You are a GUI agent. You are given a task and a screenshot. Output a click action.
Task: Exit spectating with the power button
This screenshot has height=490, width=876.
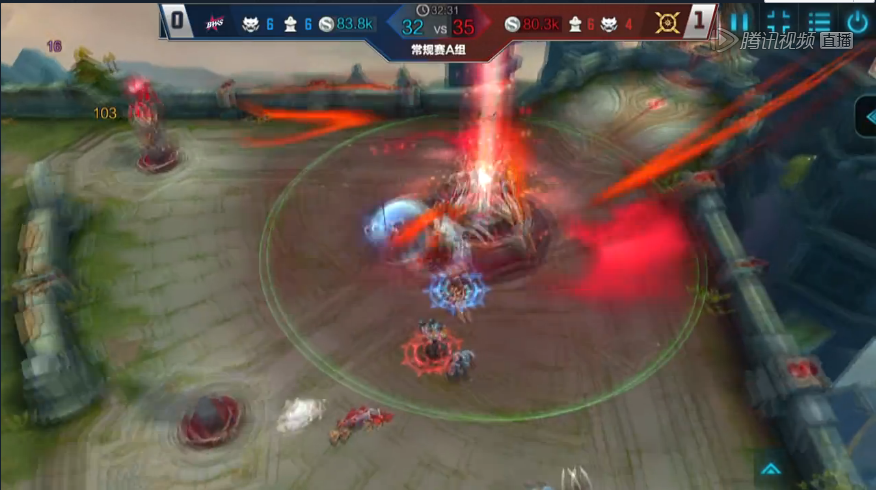pyautogui.click(x=857, y=21)
